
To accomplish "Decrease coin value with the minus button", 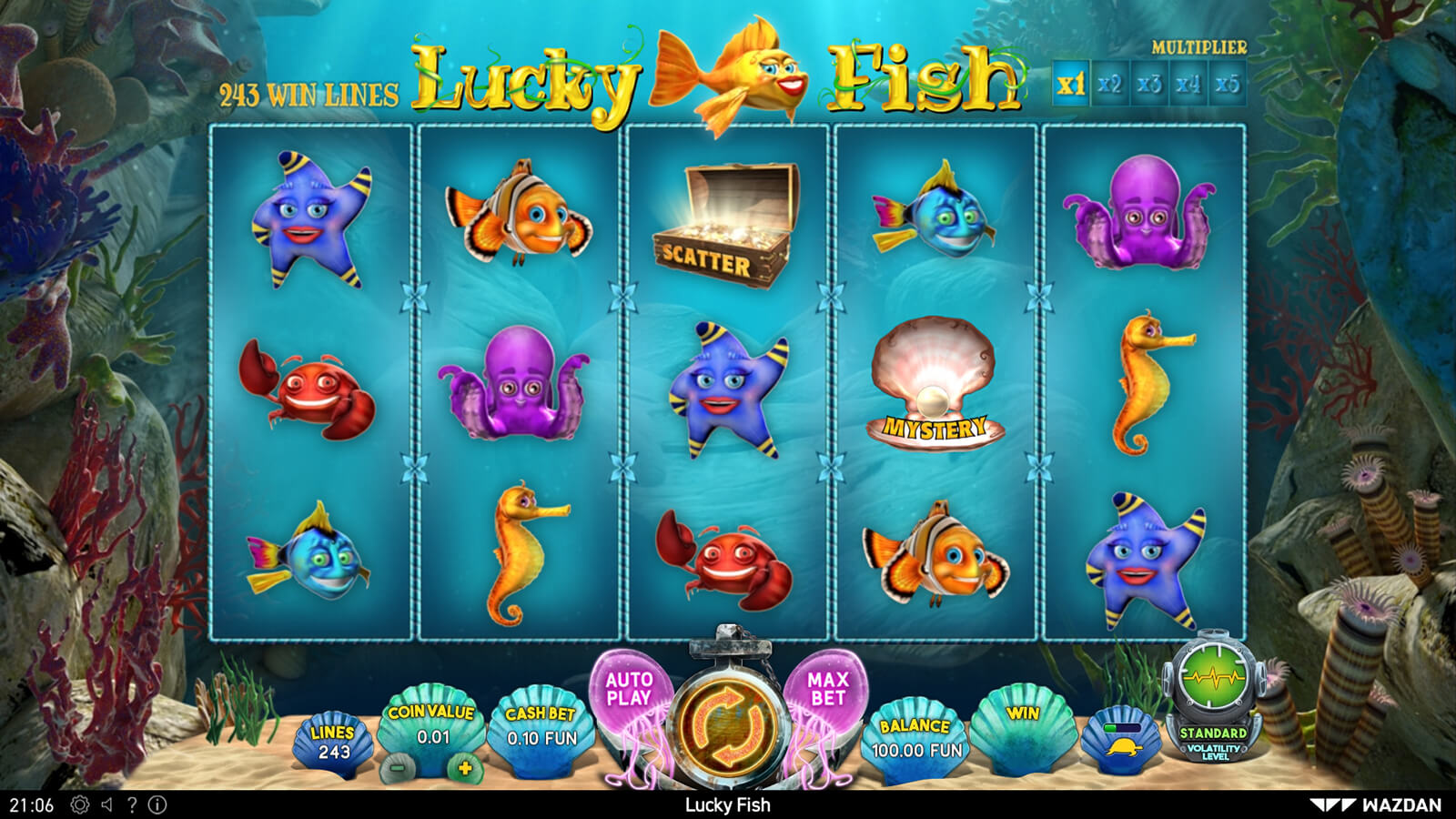I will (398, 767).
